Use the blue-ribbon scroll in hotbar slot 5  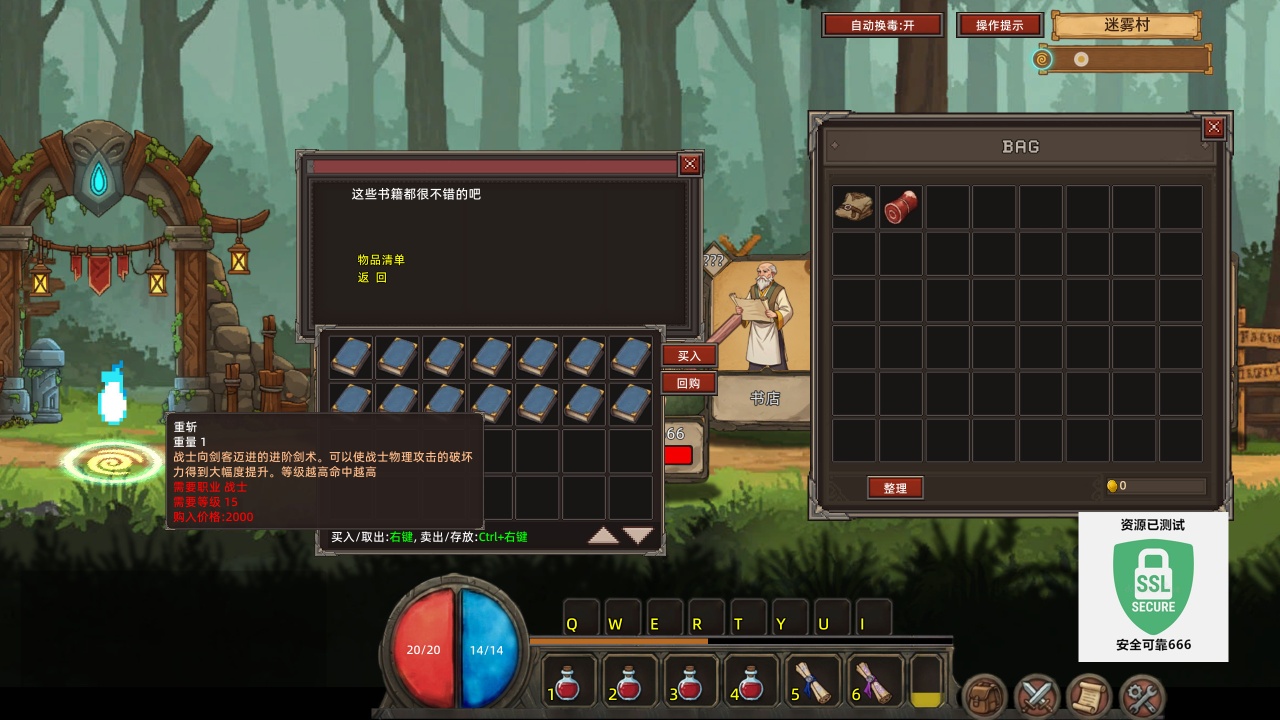813,683
